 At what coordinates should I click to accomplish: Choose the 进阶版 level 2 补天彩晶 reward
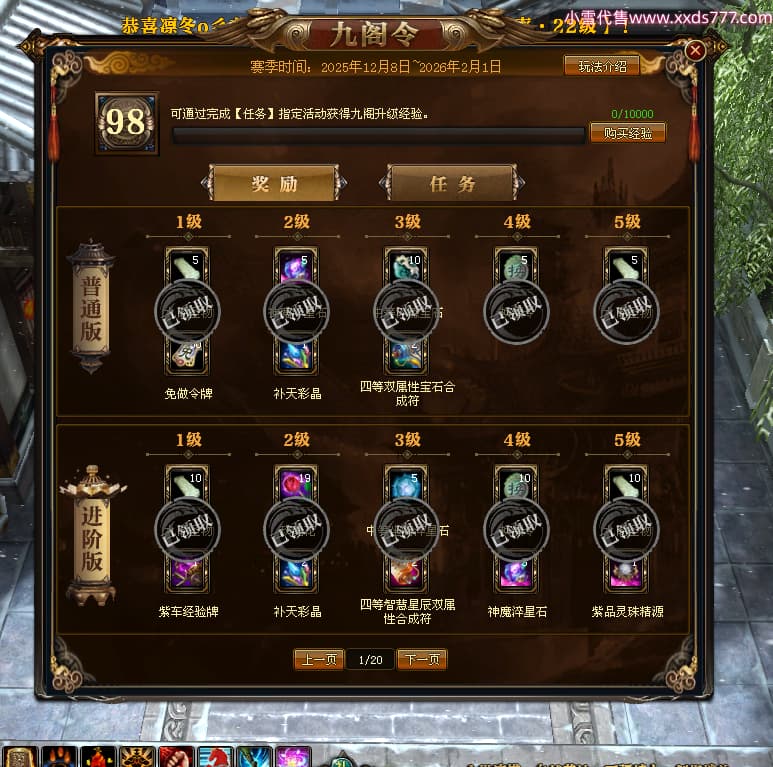click(x=297, y=529)
